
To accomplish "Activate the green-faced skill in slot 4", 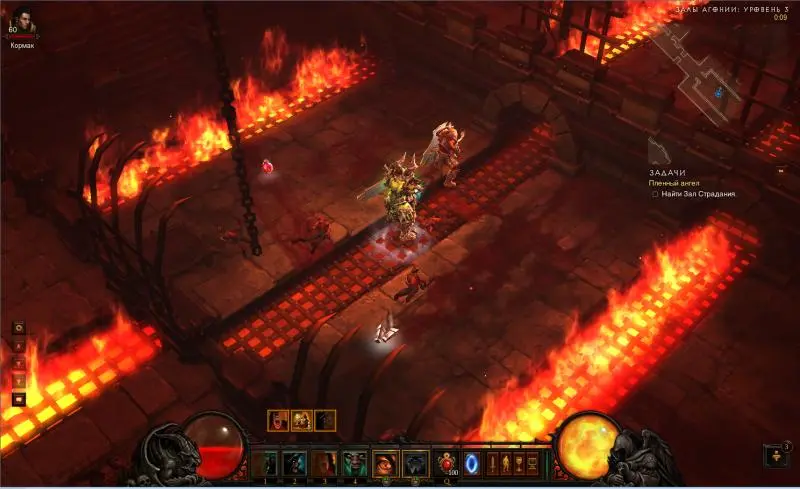I will [354, 463].
